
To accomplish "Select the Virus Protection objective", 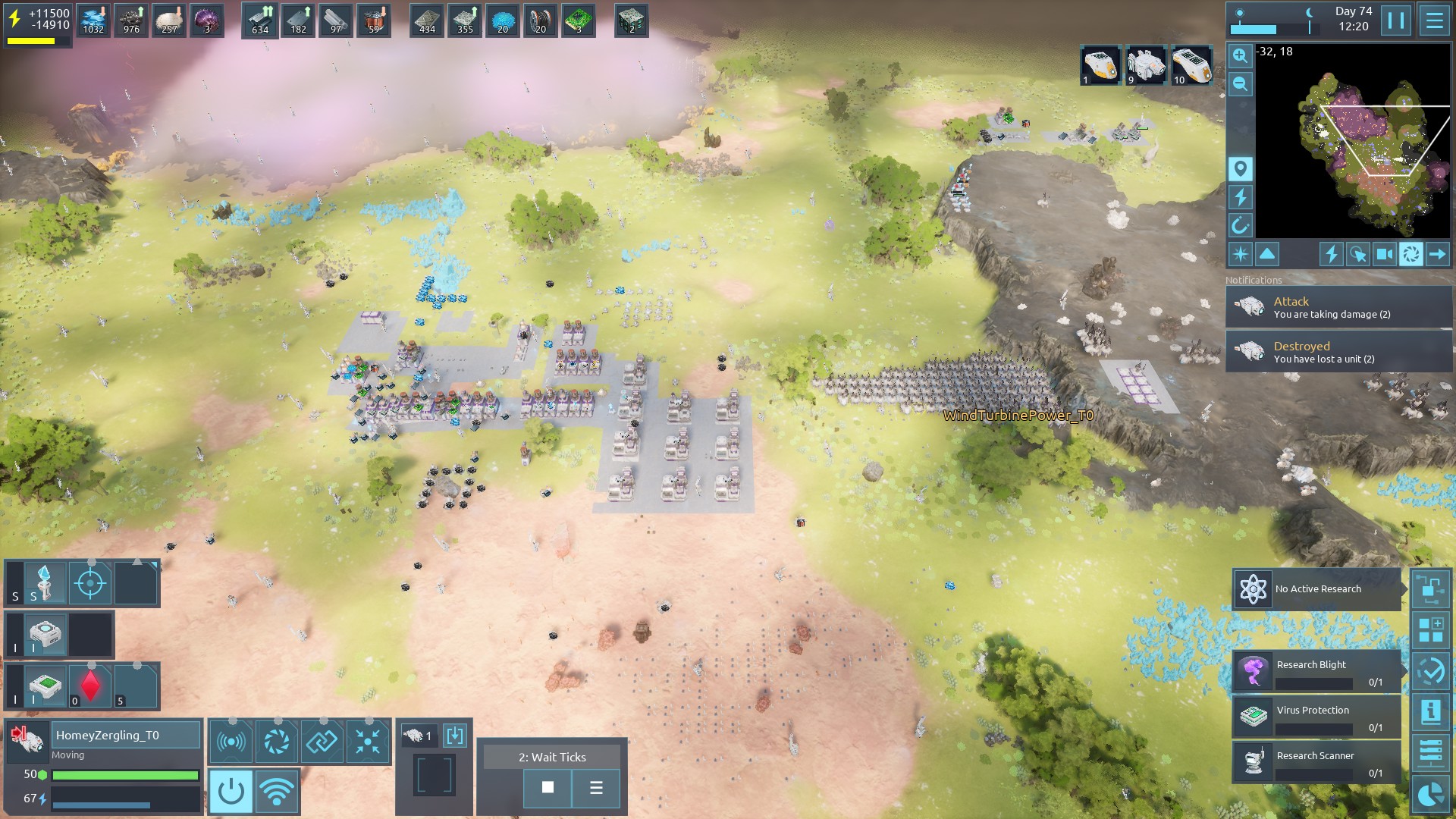I will [x=1317, y=717].
